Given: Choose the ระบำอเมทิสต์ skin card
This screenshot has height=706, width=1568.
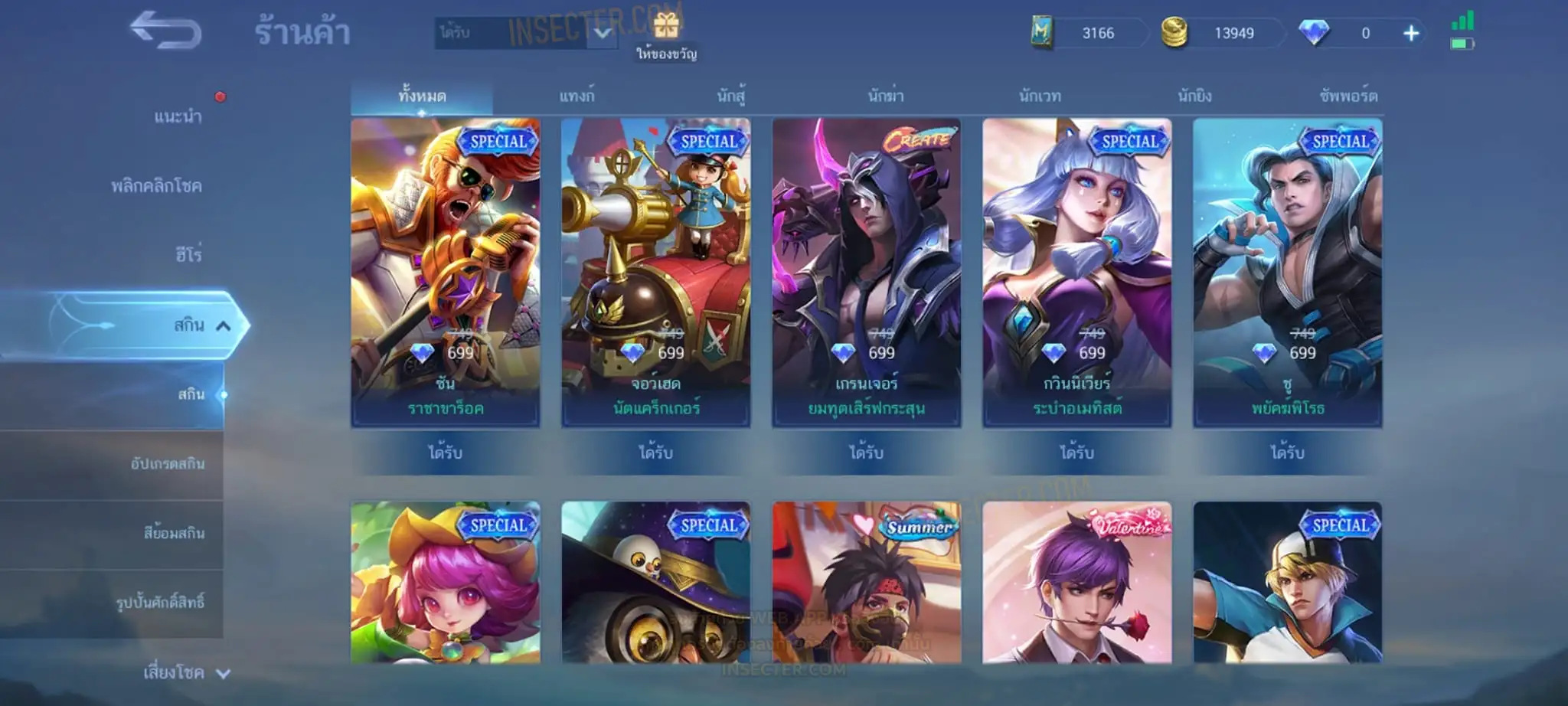Looking at the screenshot, I should pos(1077,272).
